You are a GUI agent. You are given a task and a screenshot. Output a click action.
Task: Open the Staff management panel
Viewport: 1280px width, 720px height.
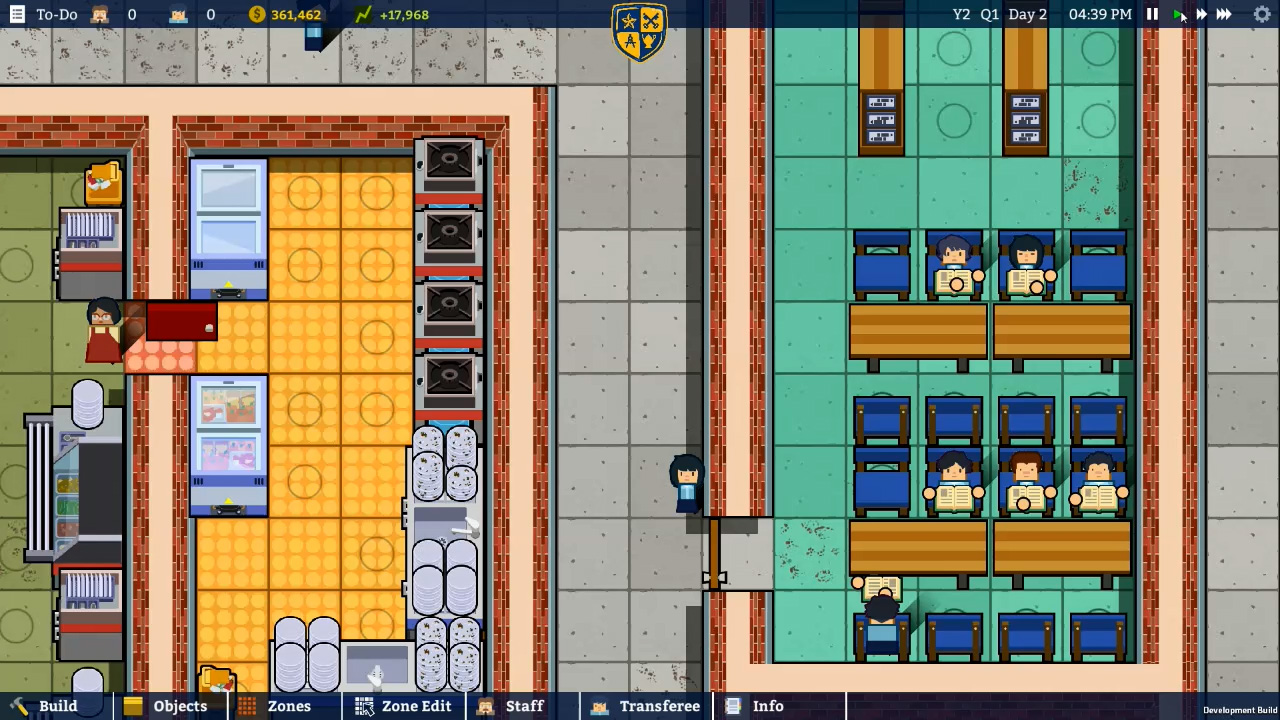pyautogui.click(x=511, y=706)
